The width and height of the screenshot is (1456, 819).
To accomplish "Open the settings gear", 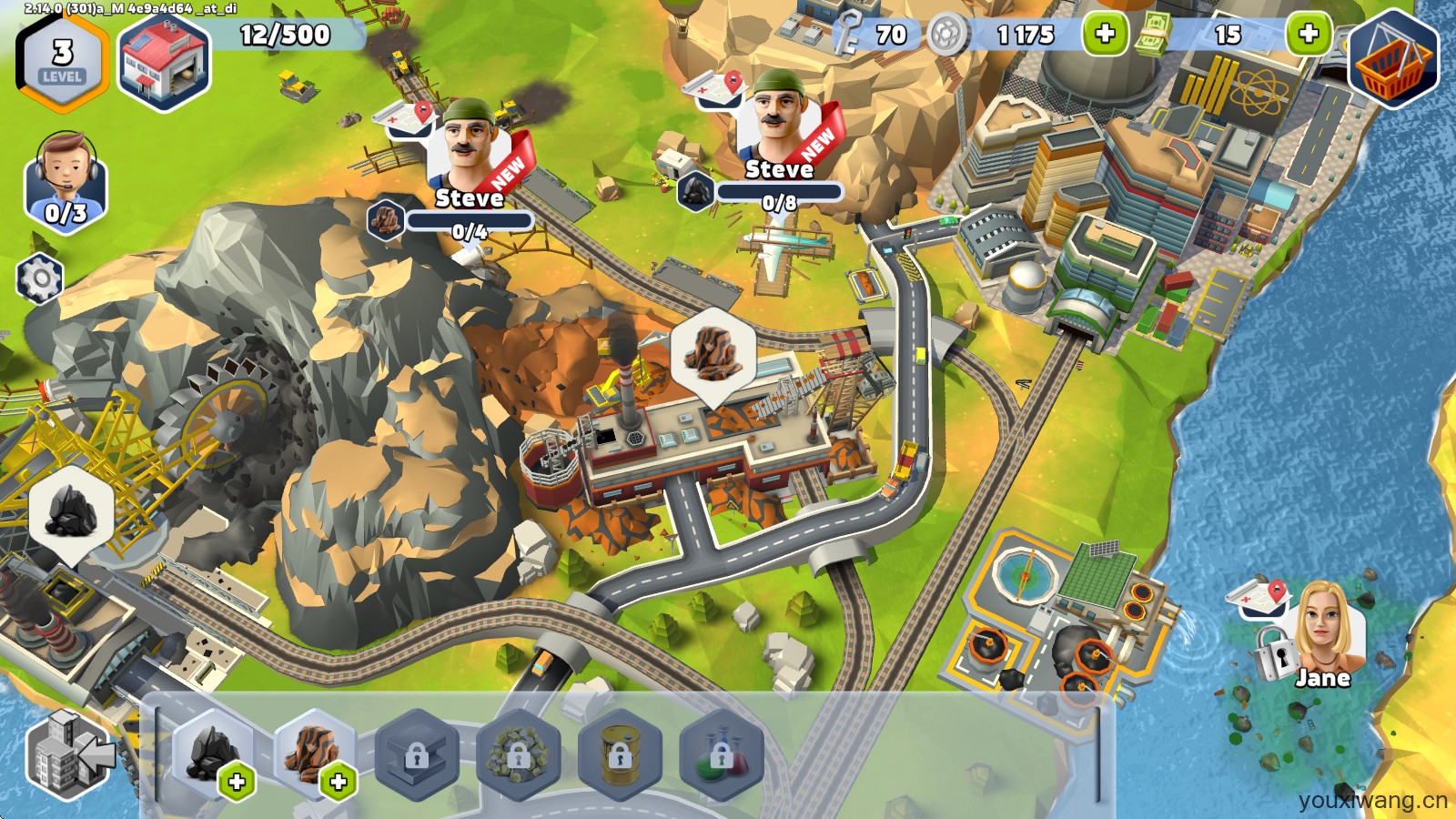I will coord(40,278).
